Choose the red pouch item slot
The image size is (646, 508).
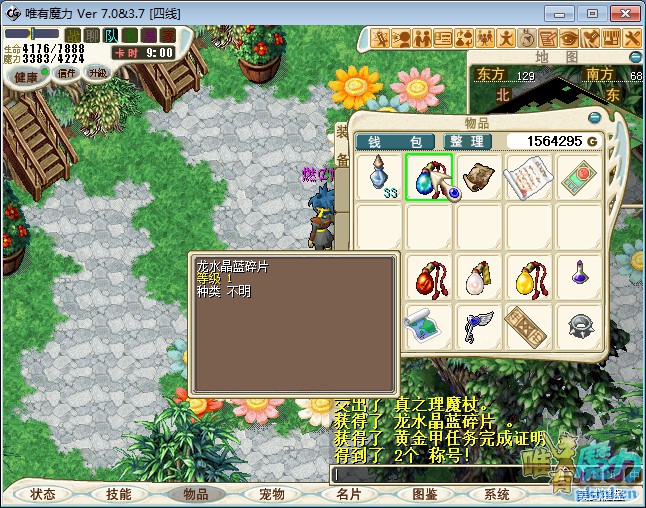pos(430,277)
